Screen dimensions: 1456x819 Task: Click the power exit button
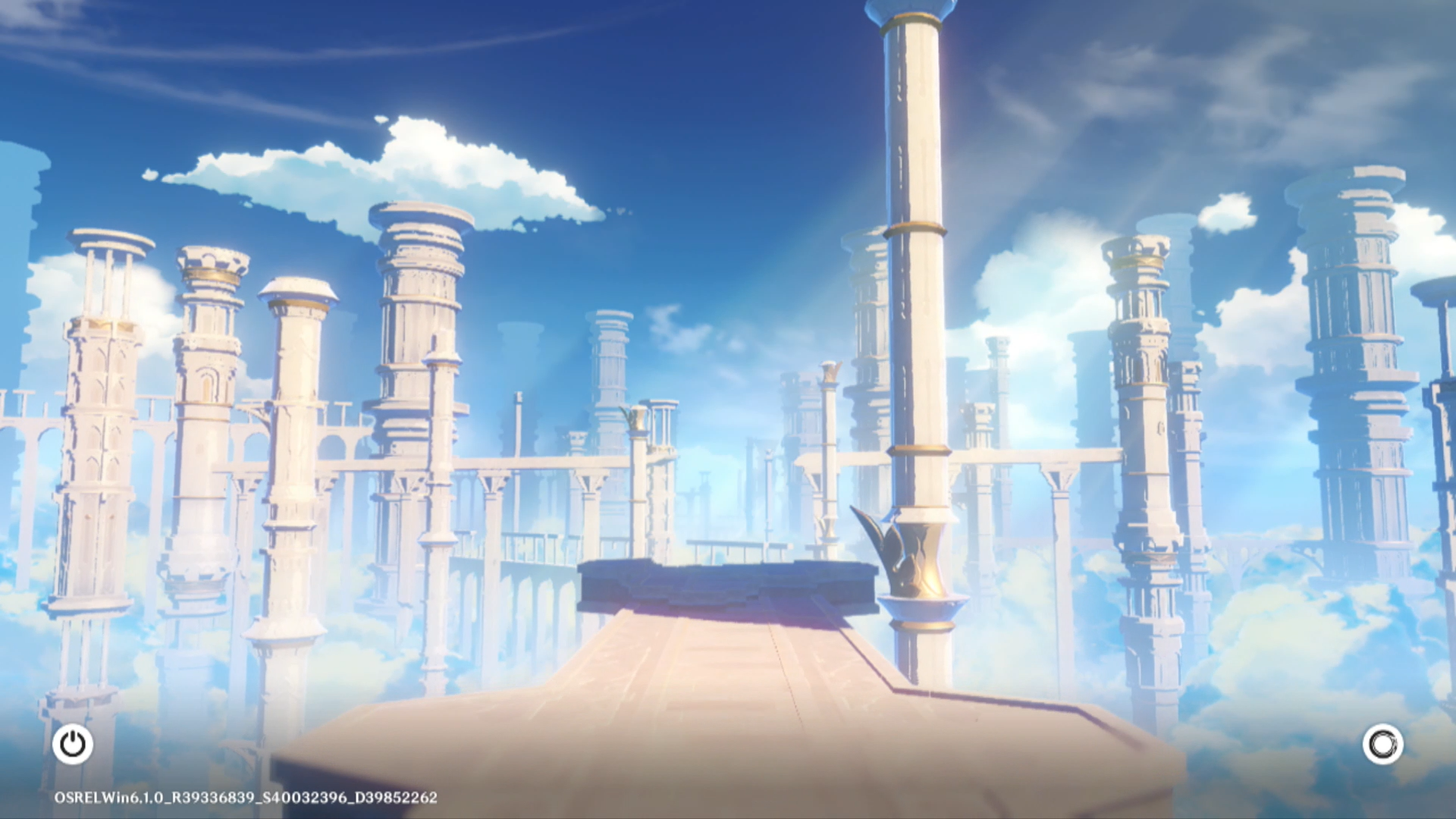[x=73, y=744]
